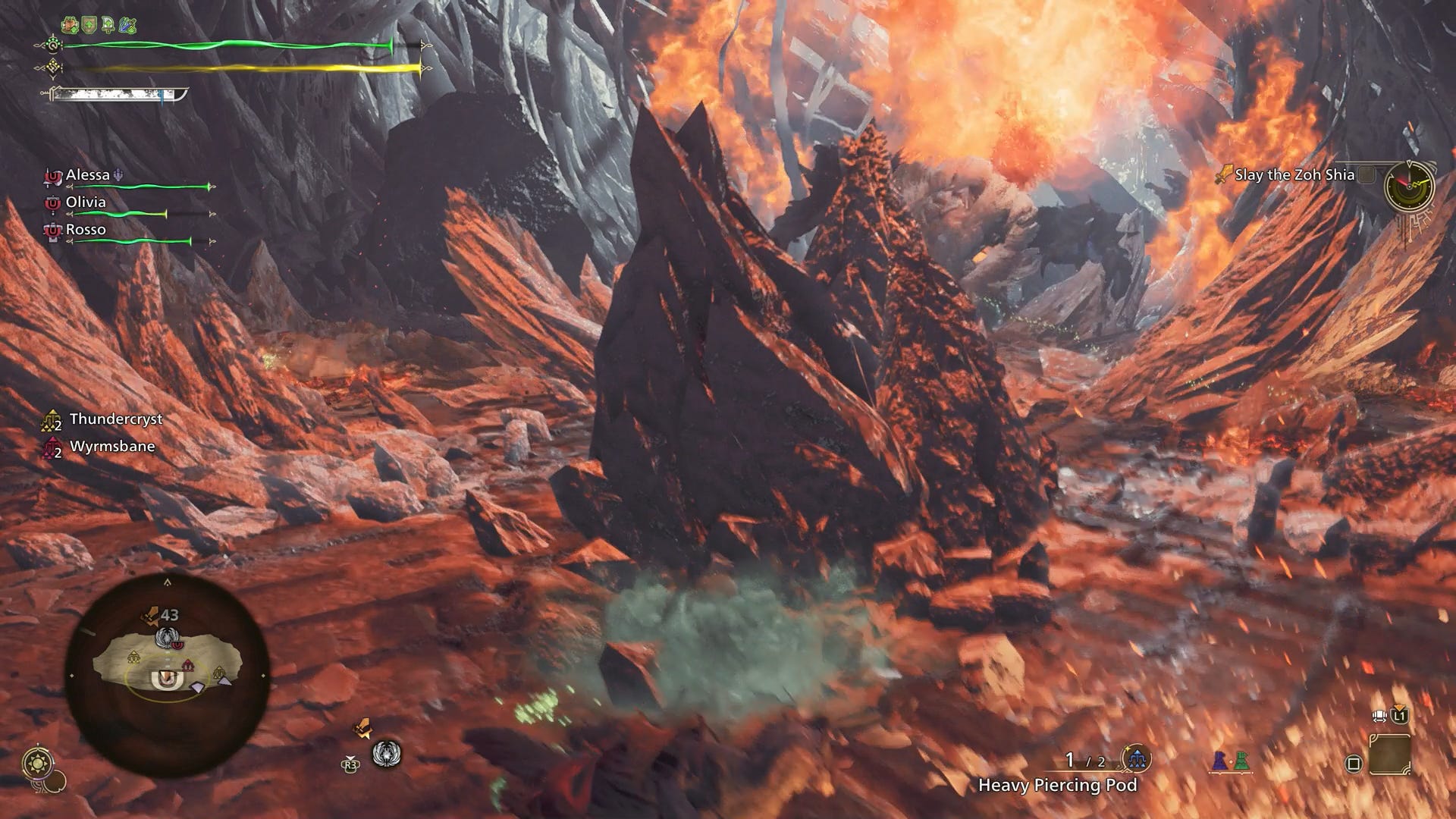Click the attack buff icon above the health bar
The width and height of the screenshot is (1456, 819).
coord(127,24)
